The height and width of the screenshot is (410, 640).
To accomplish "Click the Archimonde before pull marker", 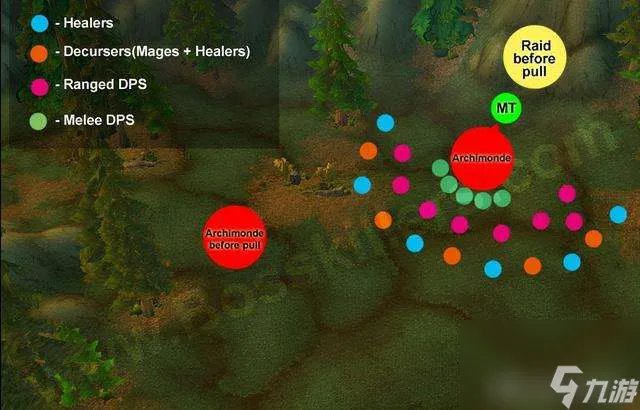I will pyautogui.click(x=233, y=236).
